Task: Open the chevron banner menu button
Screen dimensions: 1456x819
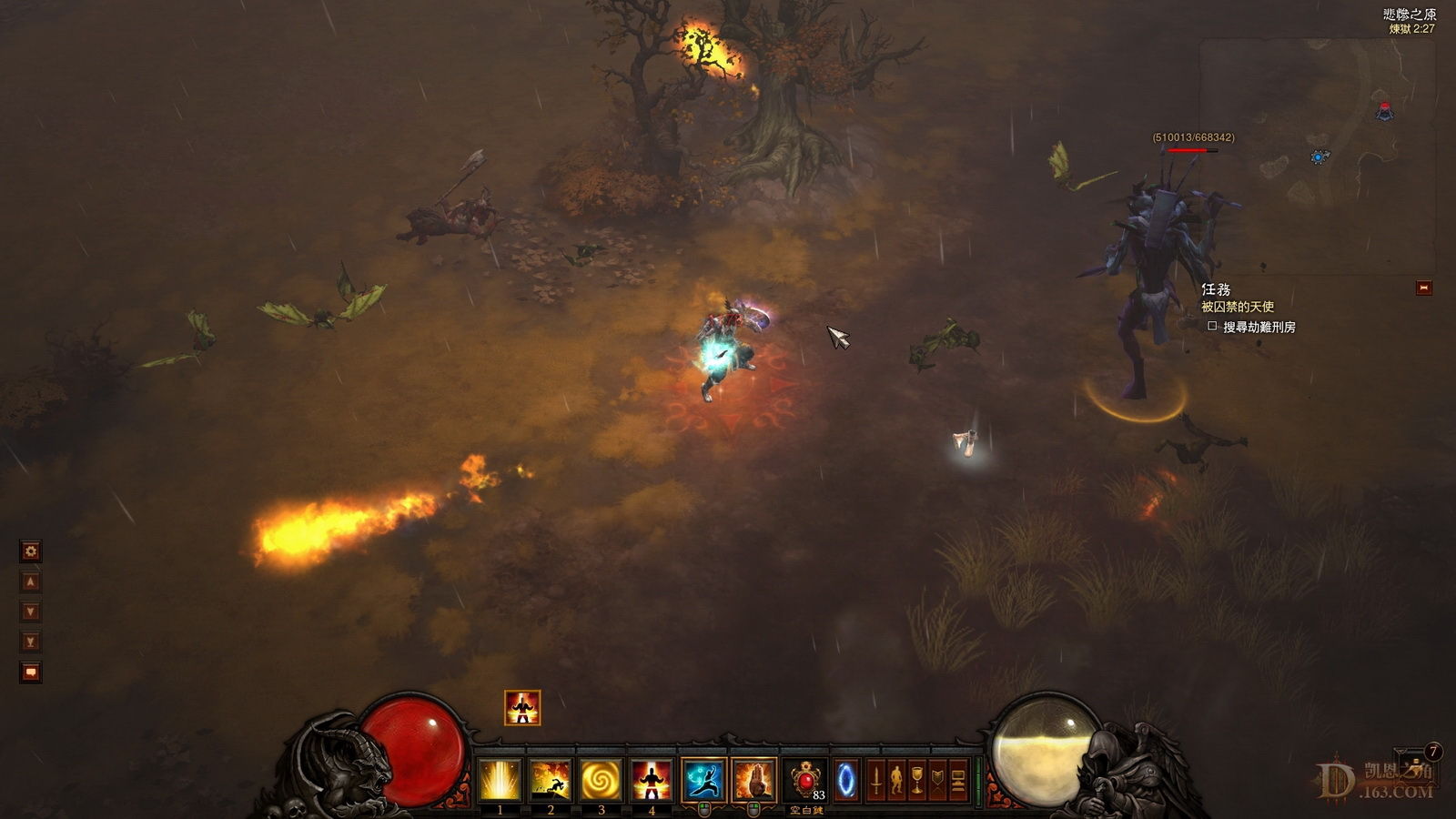Action: 937,780
